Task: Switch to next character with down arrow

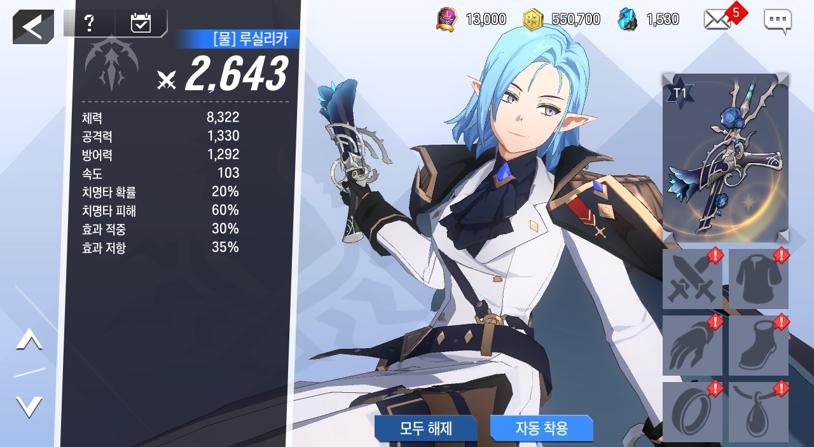Action: [x=29, y=406]
